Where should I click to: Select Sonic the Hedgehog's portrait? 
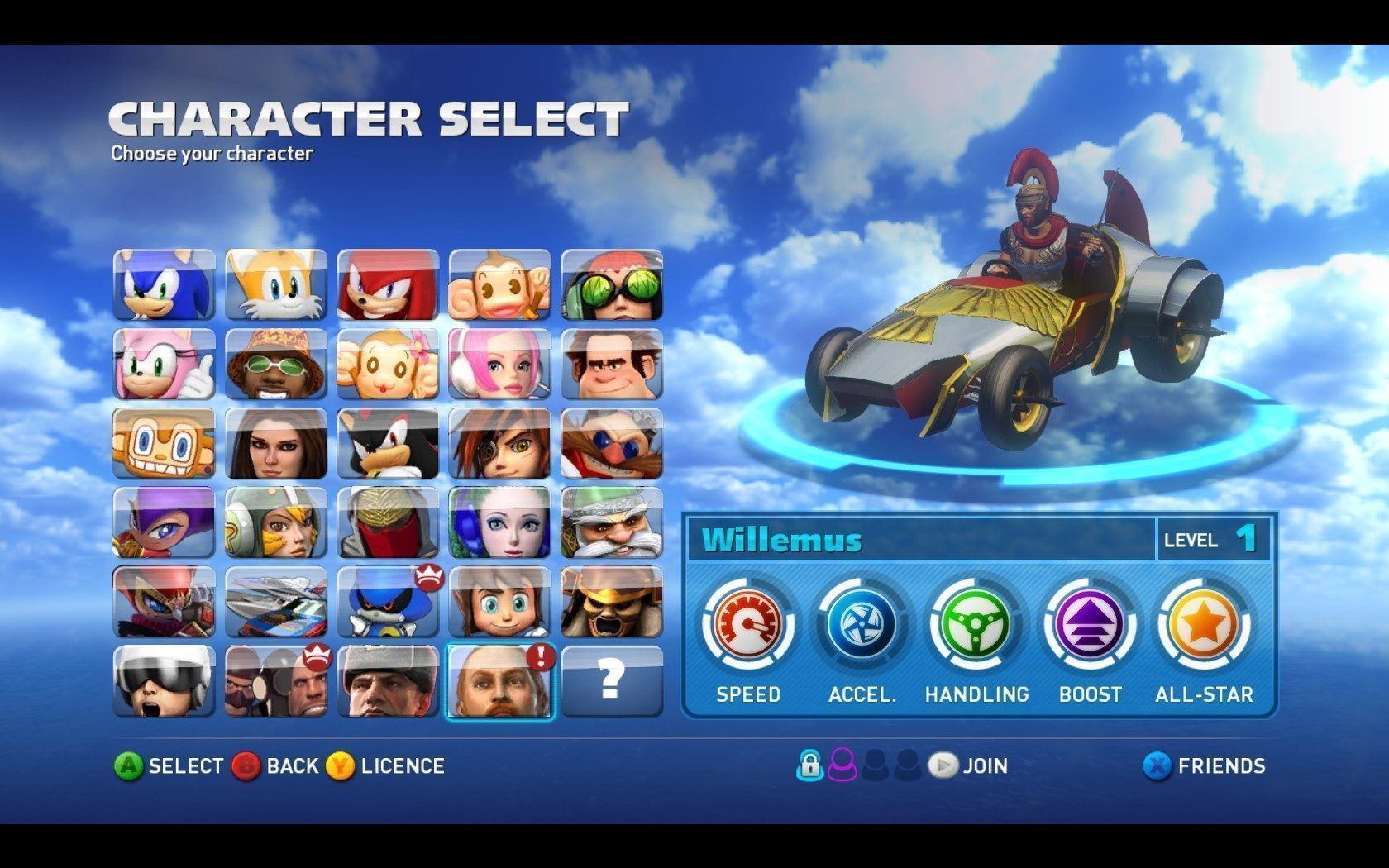tap(164, 284)
